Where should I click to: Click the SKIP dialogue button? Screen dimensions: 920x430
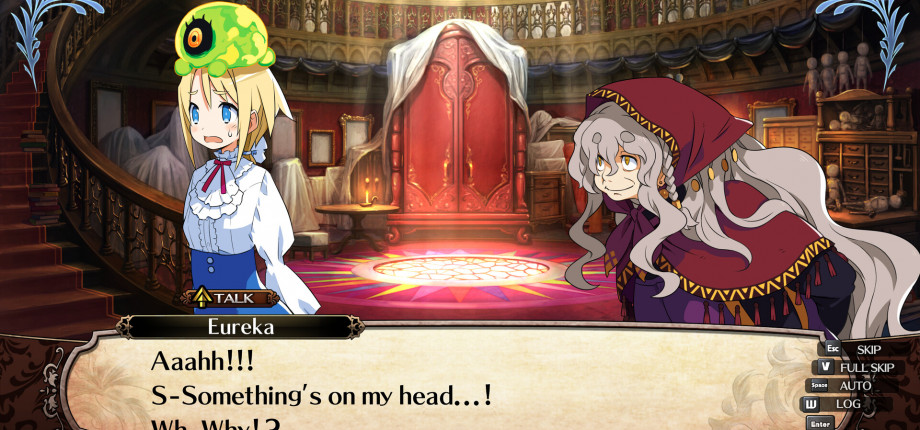(x=867, y=349)
